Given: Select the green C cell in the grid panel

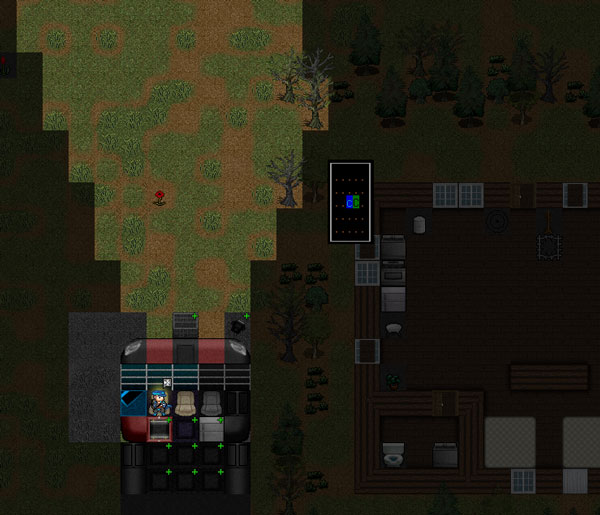Looking at the screenshot, I should click(x=355, y=202).
